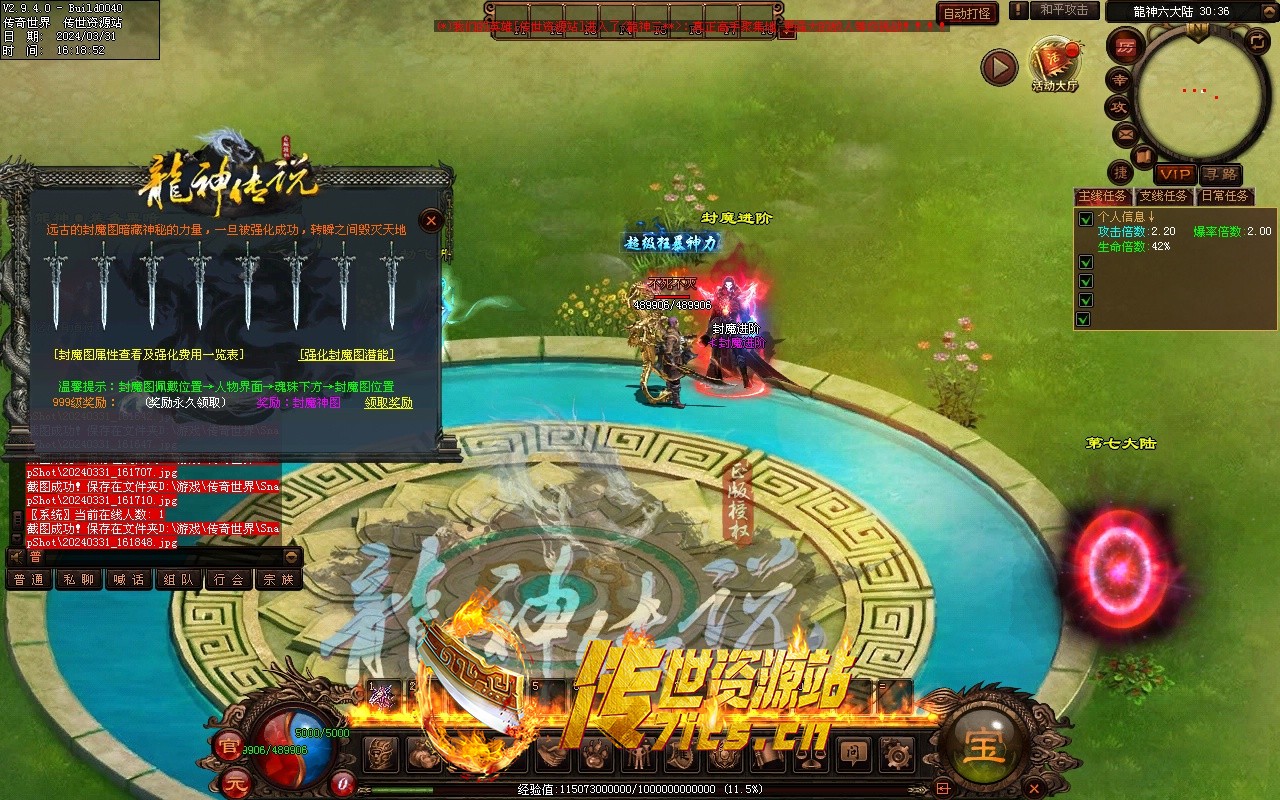Open the gear settings icon on the bottom bar
The width and height of the screenshot is (1280, 800).
[896, 754]
